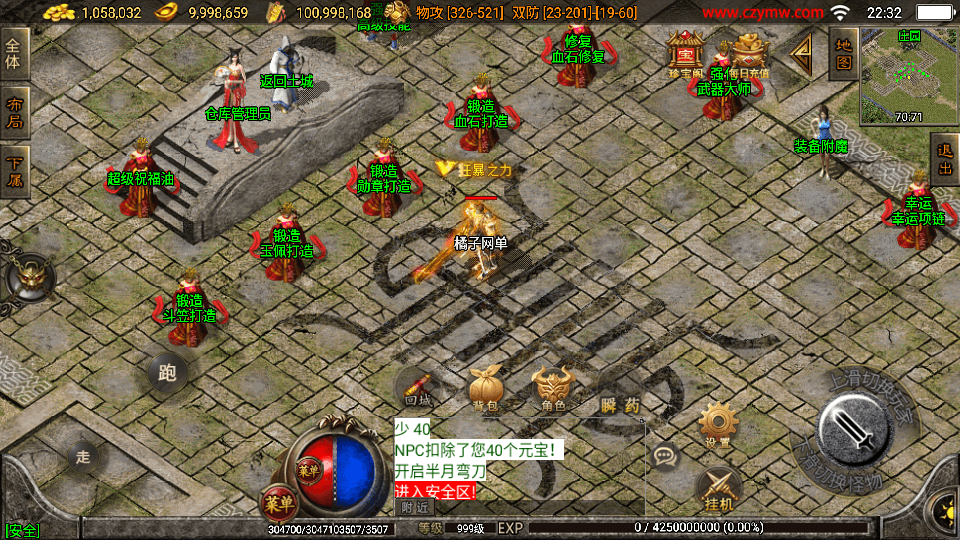The width and height of the screenshot is (960, 540).
Task: Open the 地图 map button
Action: 843,54
